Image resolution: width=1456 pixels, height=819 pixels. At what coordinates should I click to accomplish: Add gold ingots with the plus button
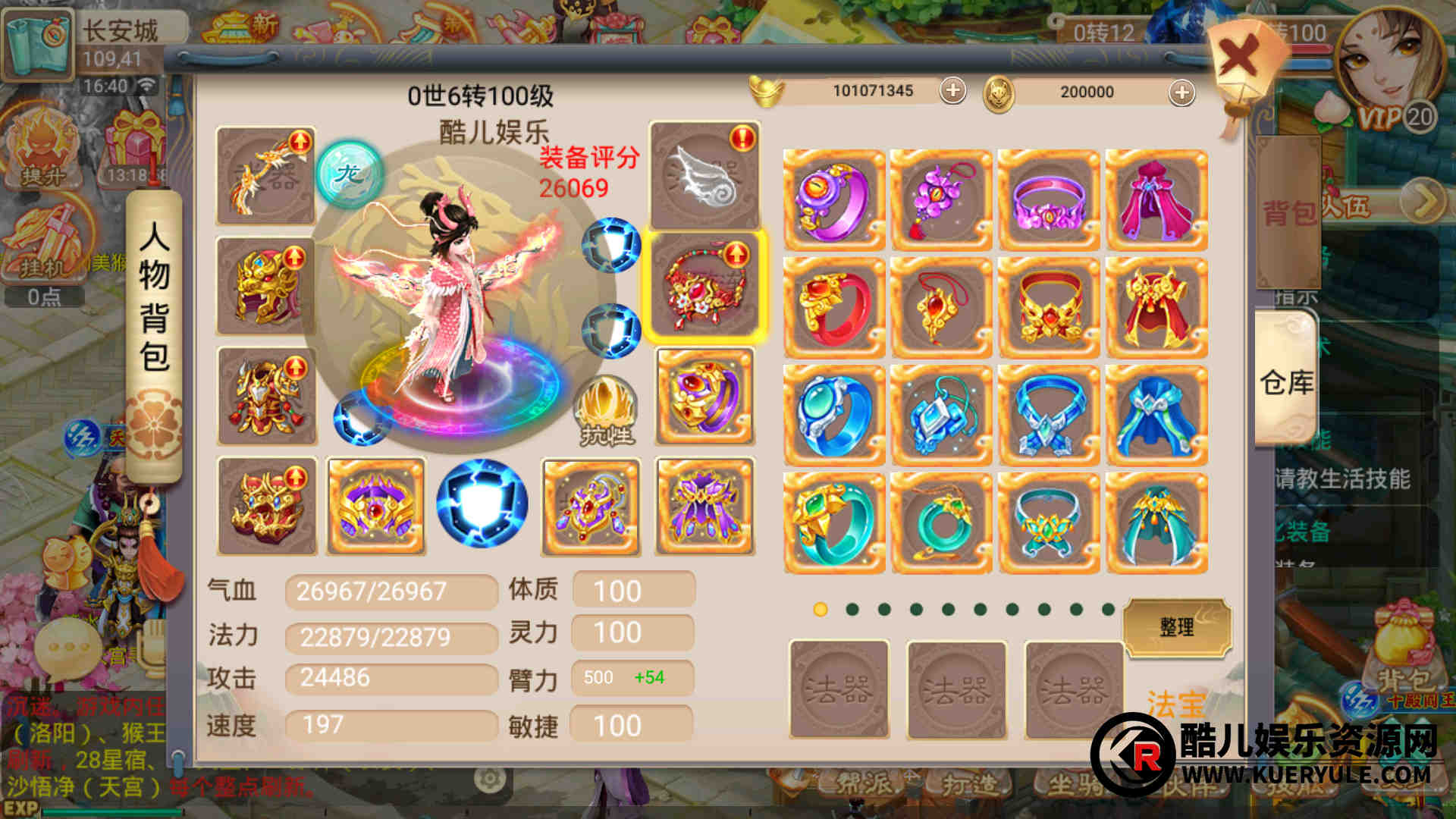click(952, 91)
